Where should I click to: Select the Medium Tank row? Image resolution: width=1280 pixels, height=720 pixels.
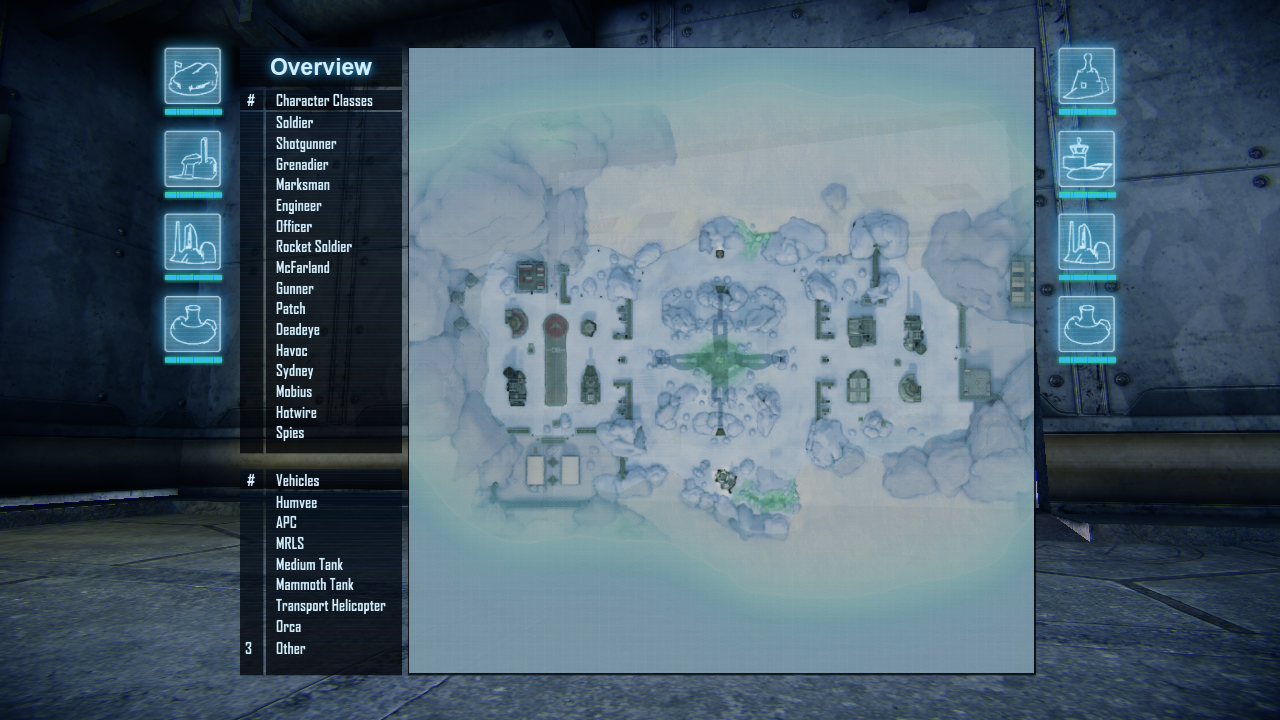point(310,565)
